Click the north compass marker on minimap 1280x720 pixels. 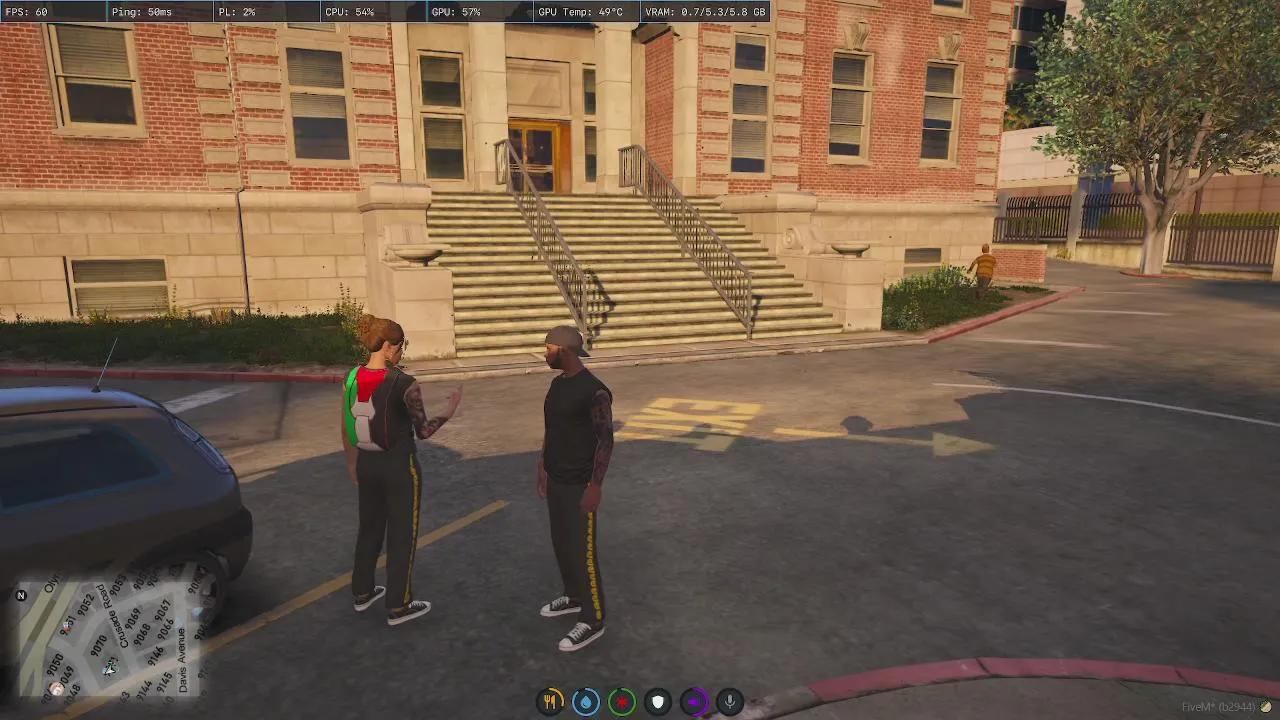tap(21, 596)
